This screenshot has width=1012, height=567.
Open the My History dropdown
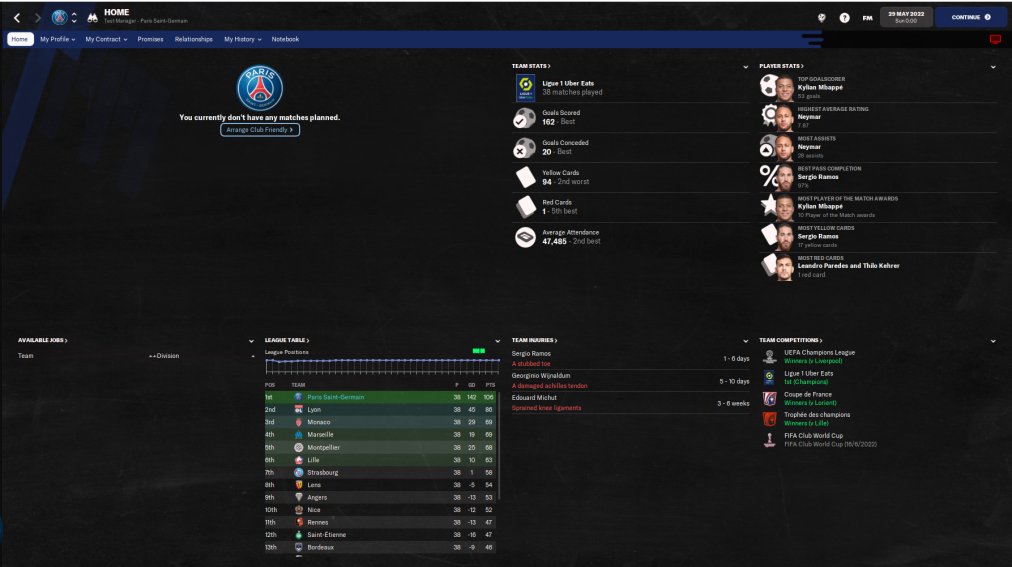coord(242,39)
